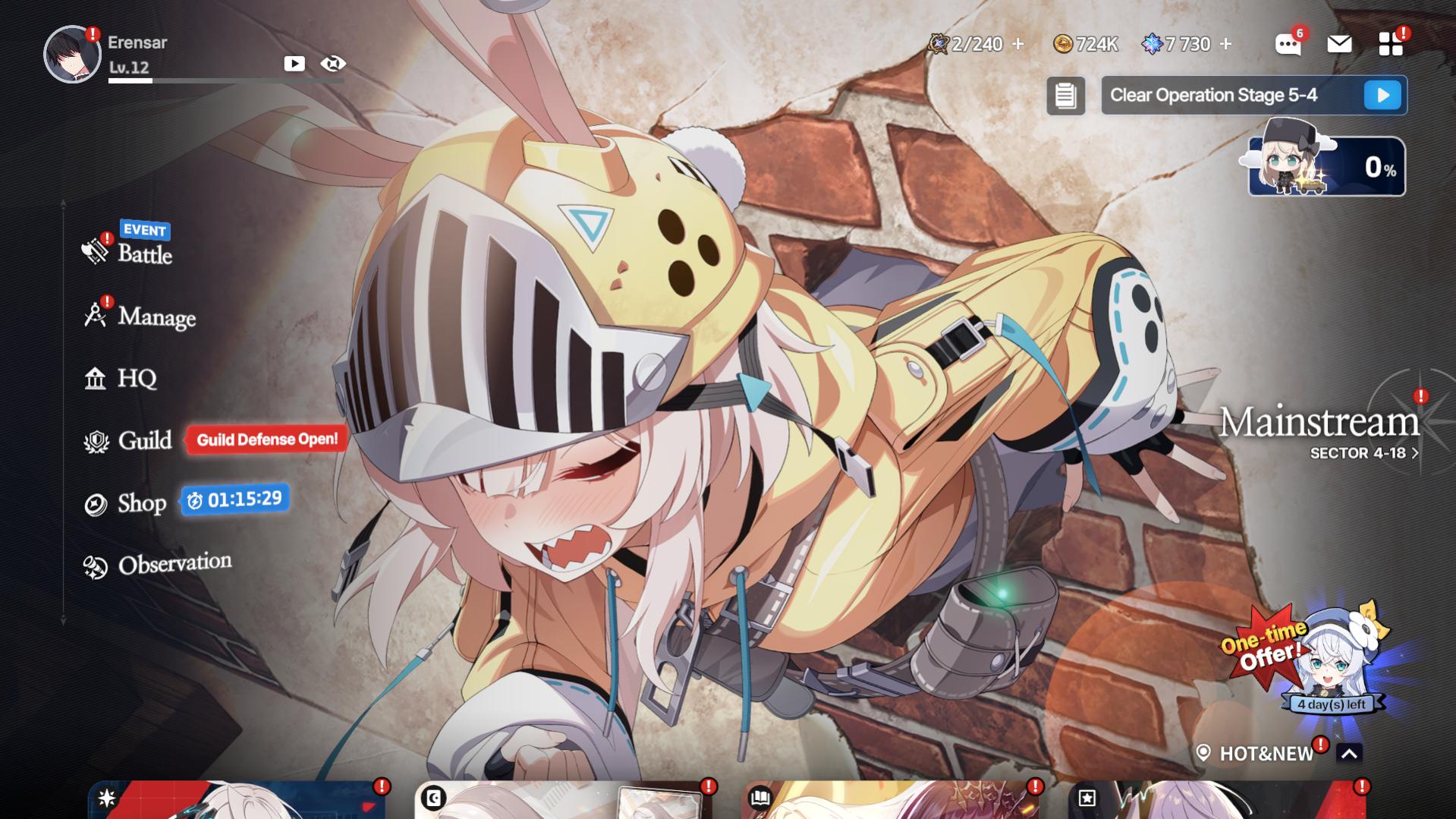
Task: Add more stamina with the plus button
Action: (1018, 44)
